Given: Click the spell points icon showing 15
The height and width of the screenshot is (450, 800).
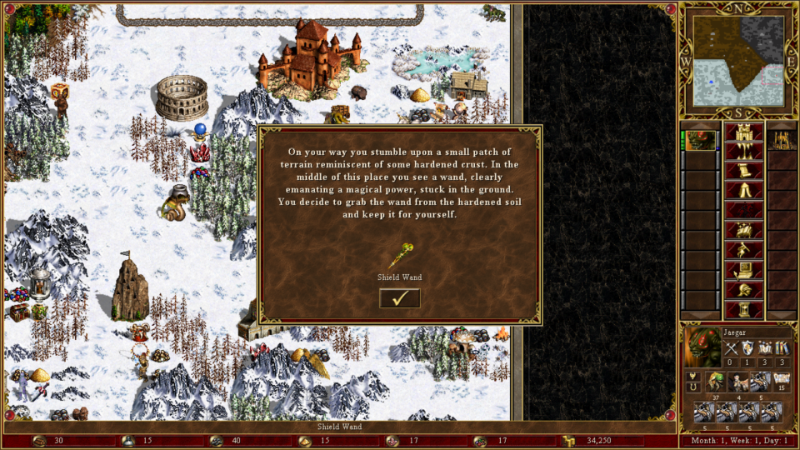Looking at the screenshot, I should 781,380.
